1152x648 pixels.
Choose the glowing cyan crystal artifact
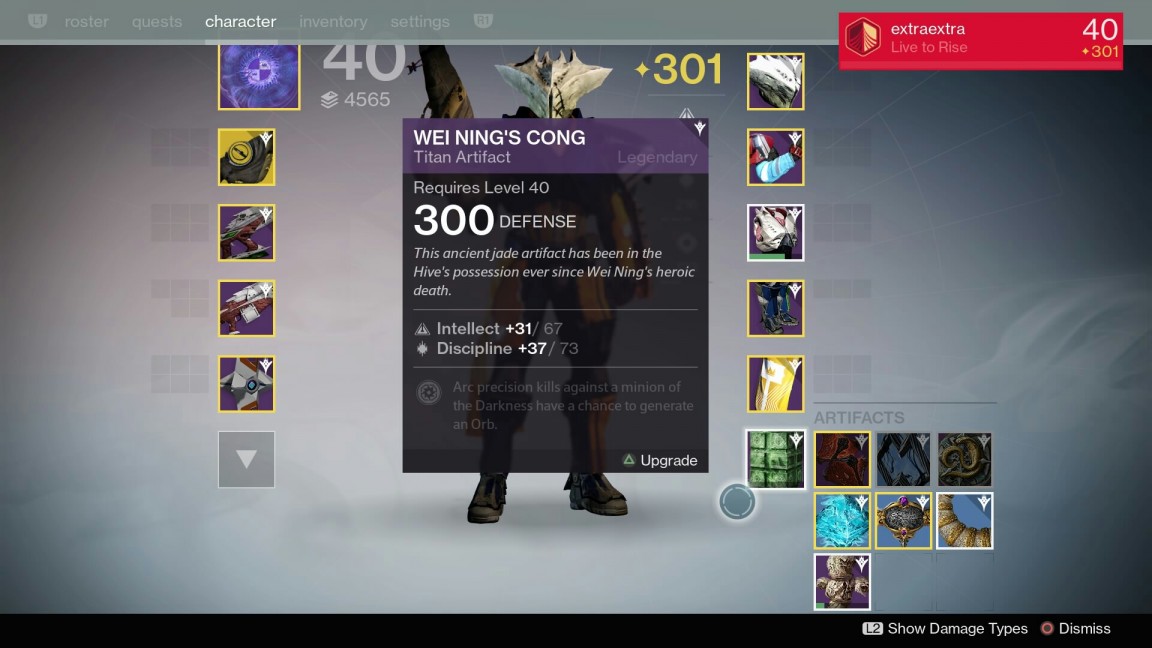842,520
